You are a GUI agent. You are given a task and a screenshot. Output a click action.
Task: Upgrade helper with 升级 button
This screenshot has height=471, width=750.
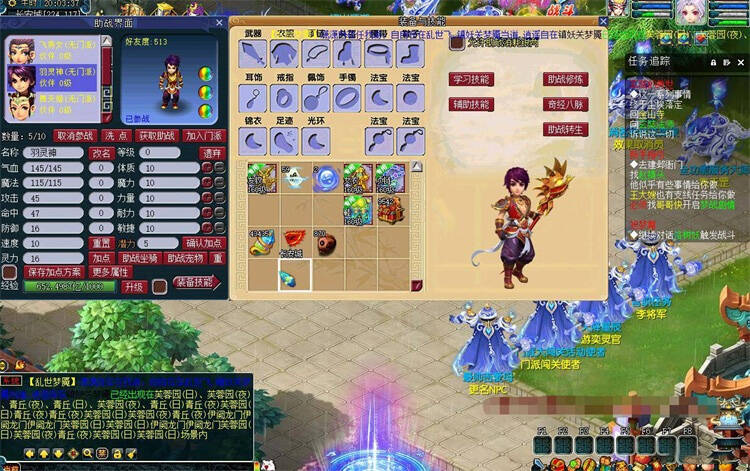click(134, 287)
